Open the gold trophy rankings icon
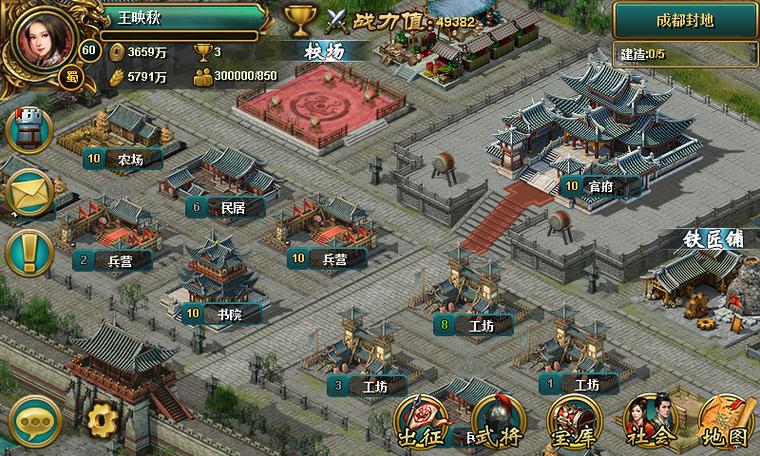Screen dimensions: 760x456 (299, 20)
